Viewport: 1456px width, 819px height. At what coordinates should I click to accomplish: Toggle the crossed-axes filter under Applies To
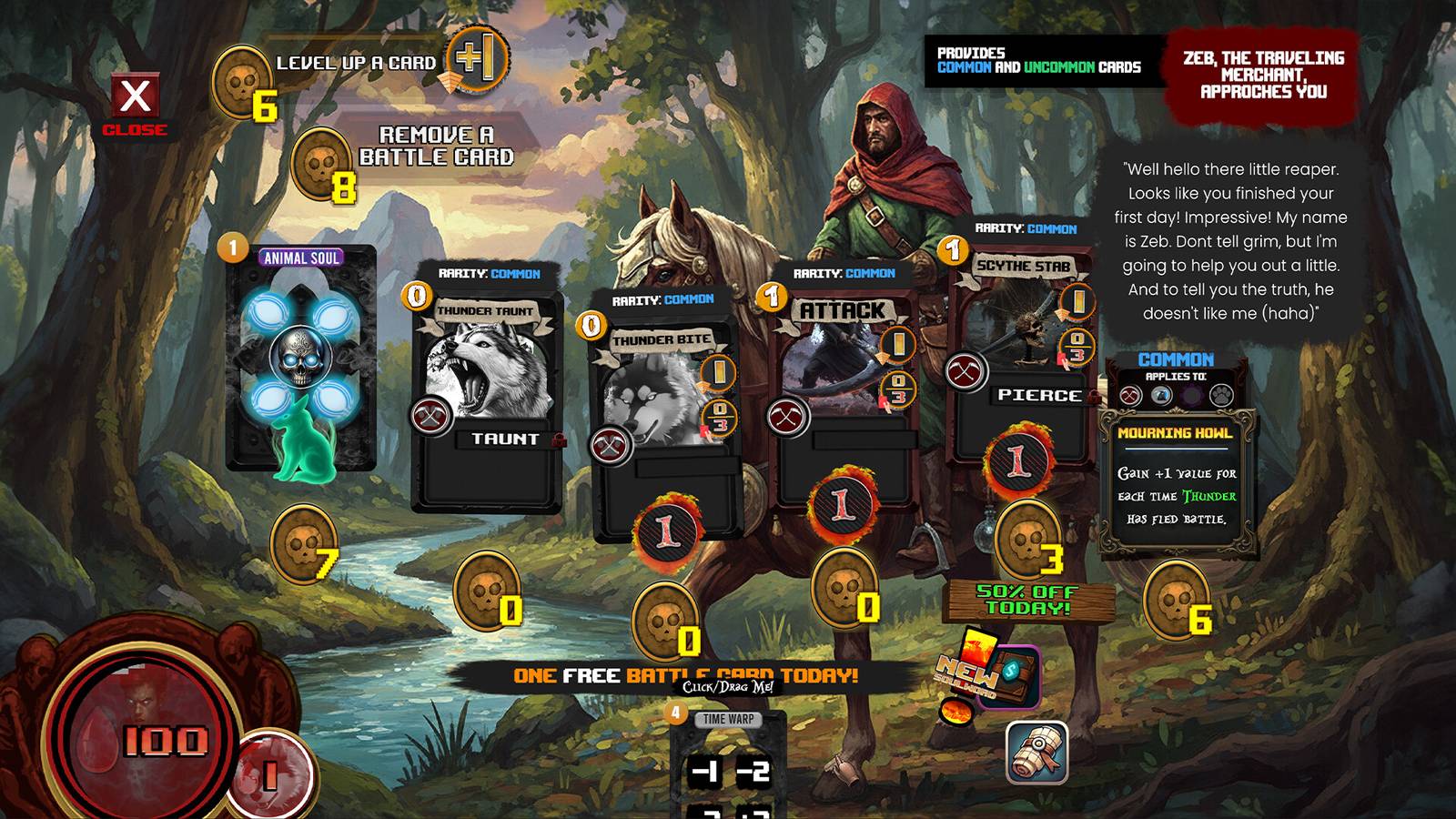click(1128, 395)
